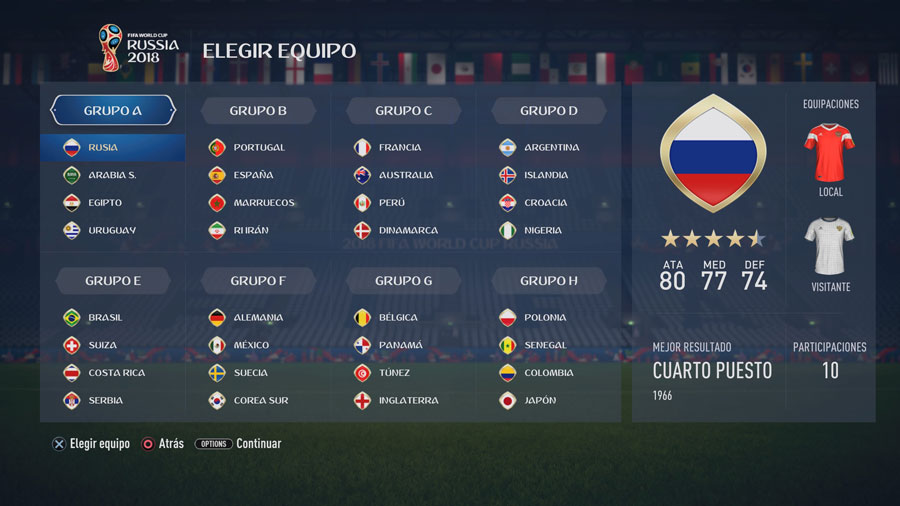Choose Uruguay team entry
900x506 pixels.
pos(111,231)
